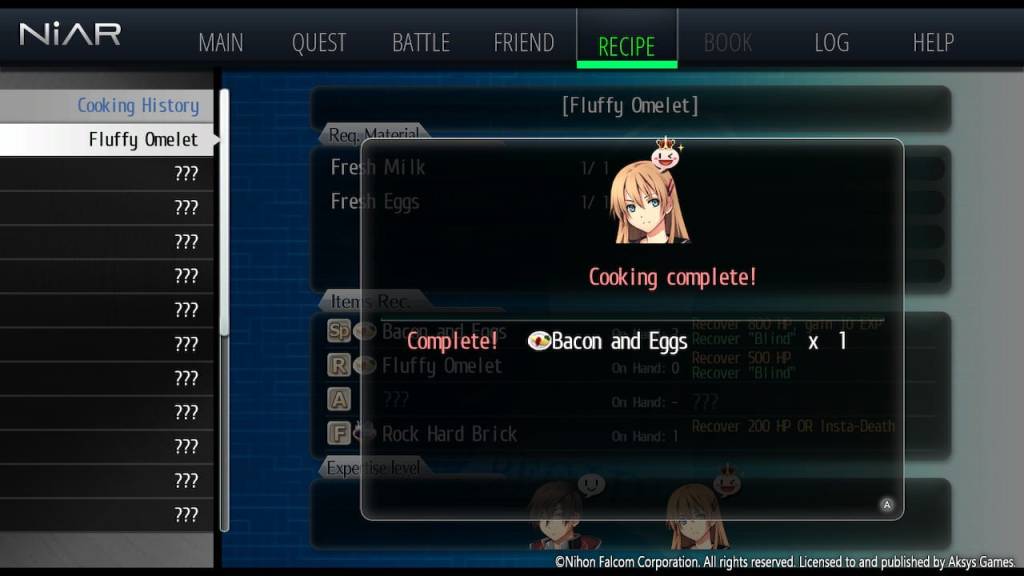Go to the BATTLE tab

pos(420,43)
